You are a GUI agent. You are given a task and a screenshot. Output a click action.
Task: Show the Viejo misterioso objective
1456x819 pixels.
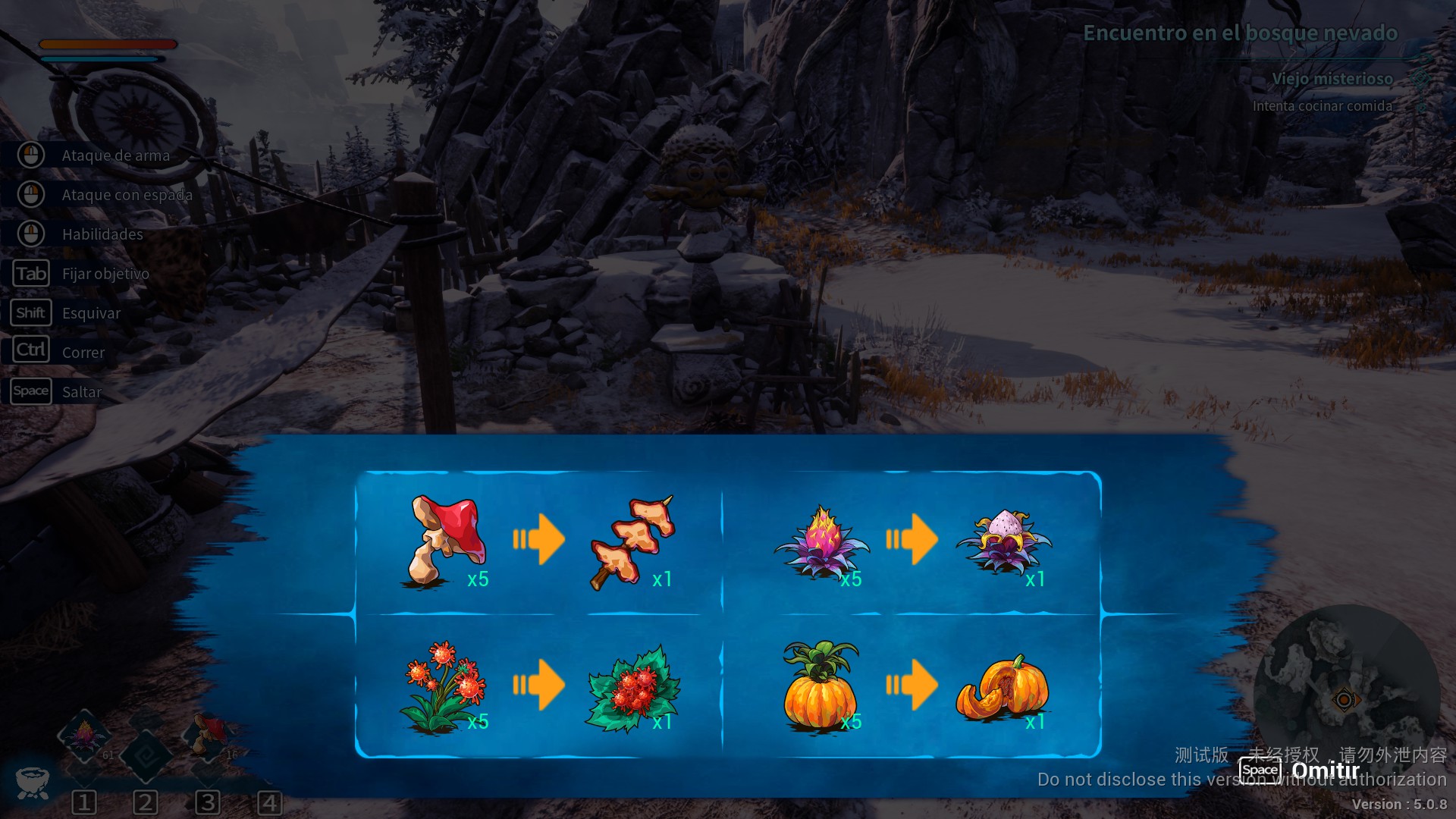coord(1332,79)
